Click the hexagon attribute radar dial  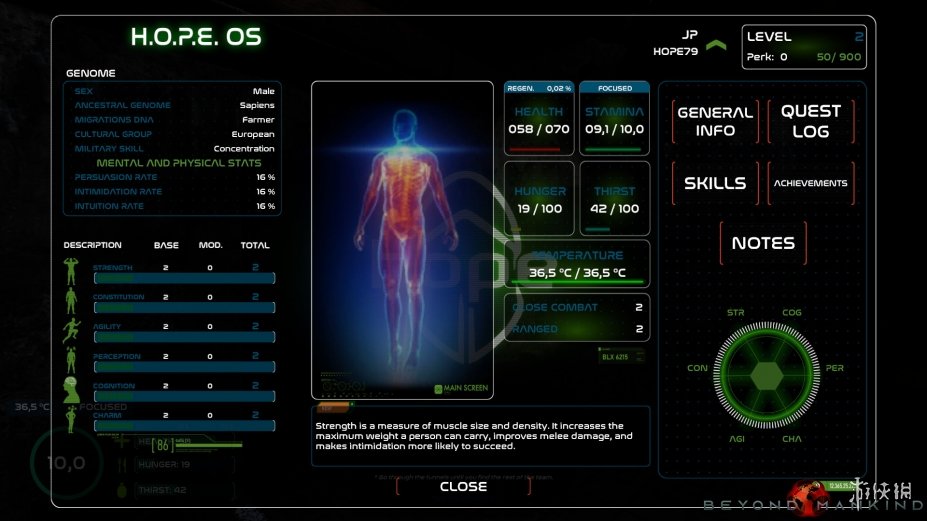pos(768,375)
